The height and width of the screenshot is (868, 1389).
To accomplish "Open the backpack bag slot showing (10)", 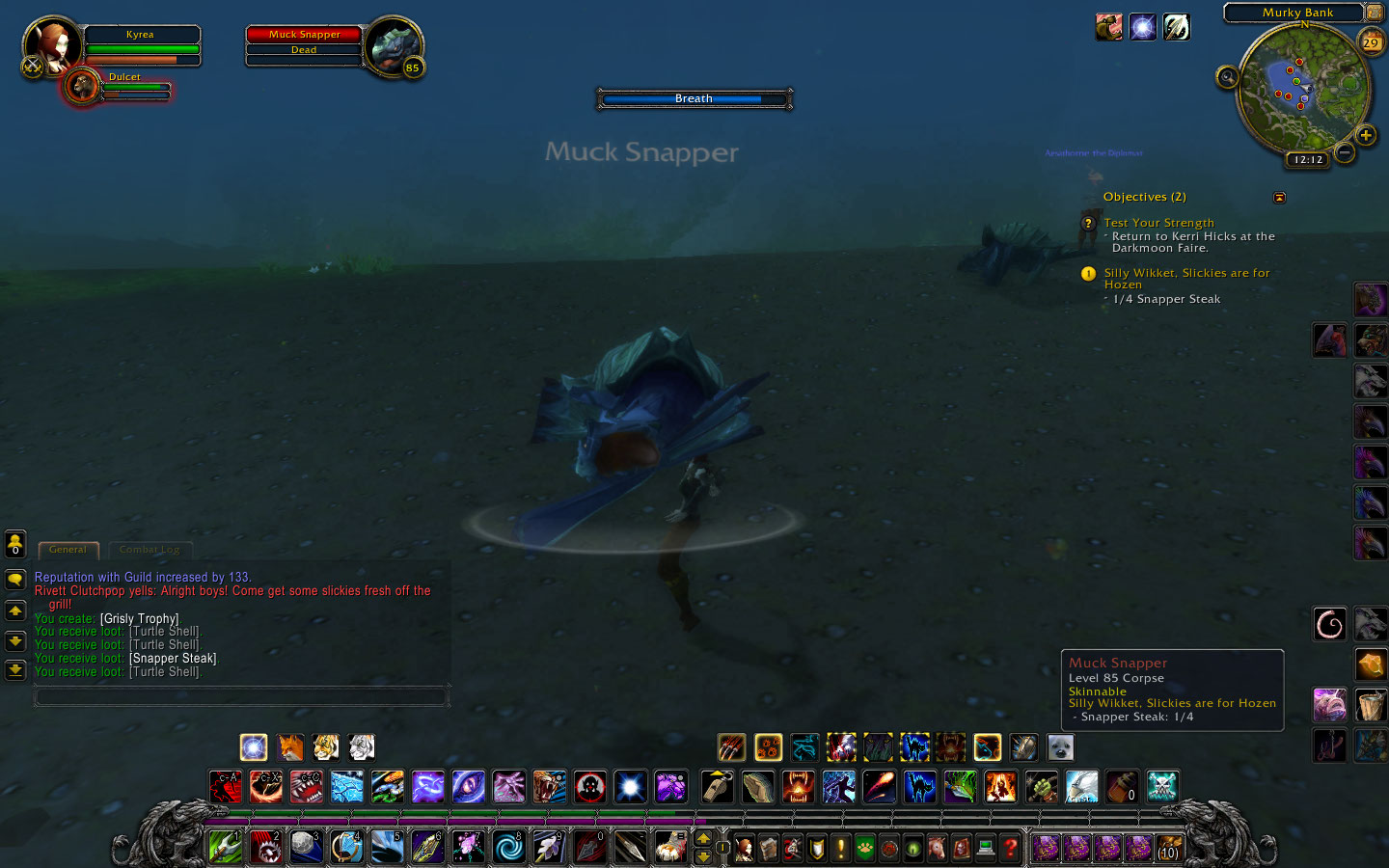I will point(1168,848).
